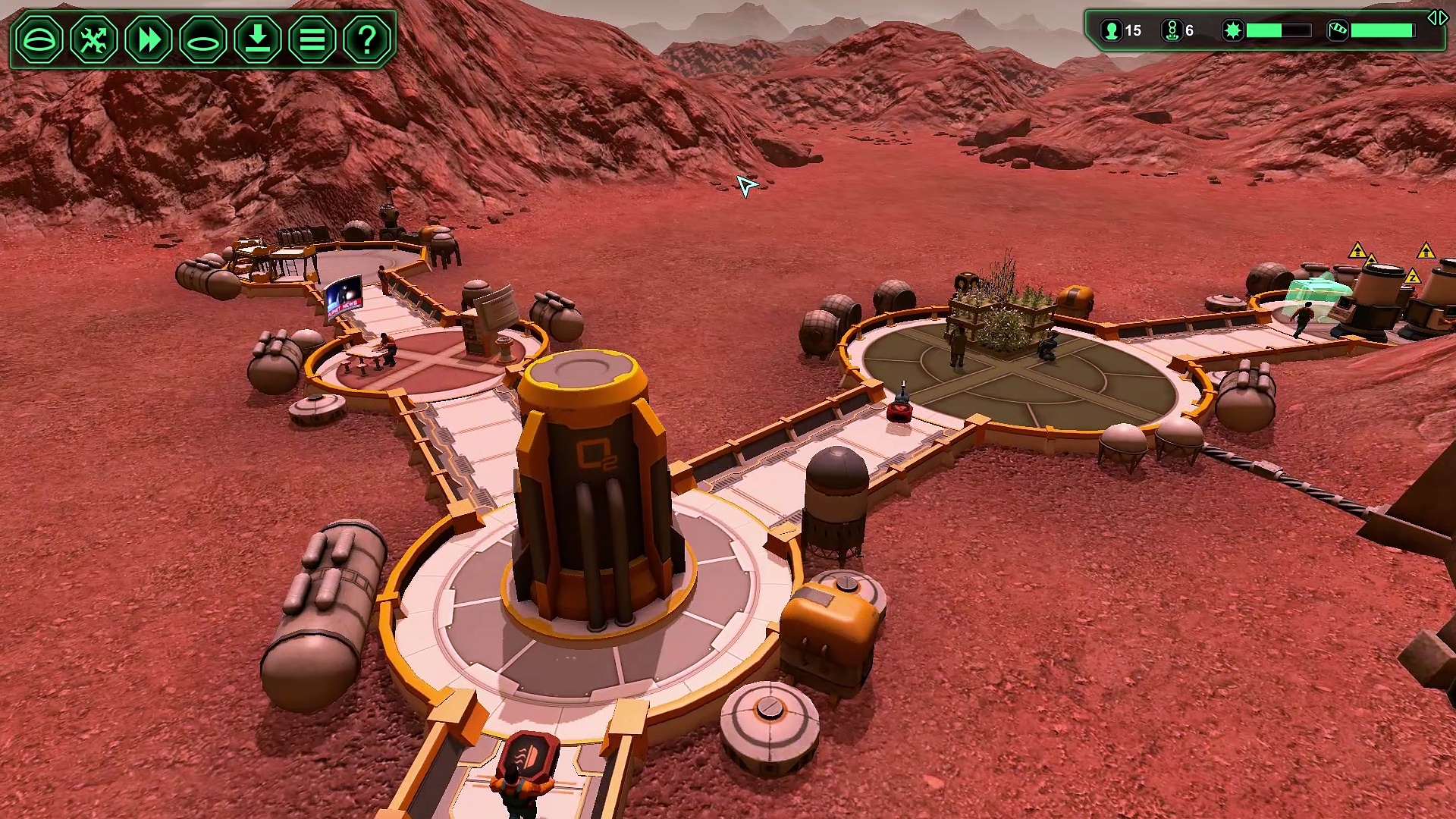Screen dimensions: 1456x819
Task: Show colonist details from the person icon
Action: [1112, 31]
